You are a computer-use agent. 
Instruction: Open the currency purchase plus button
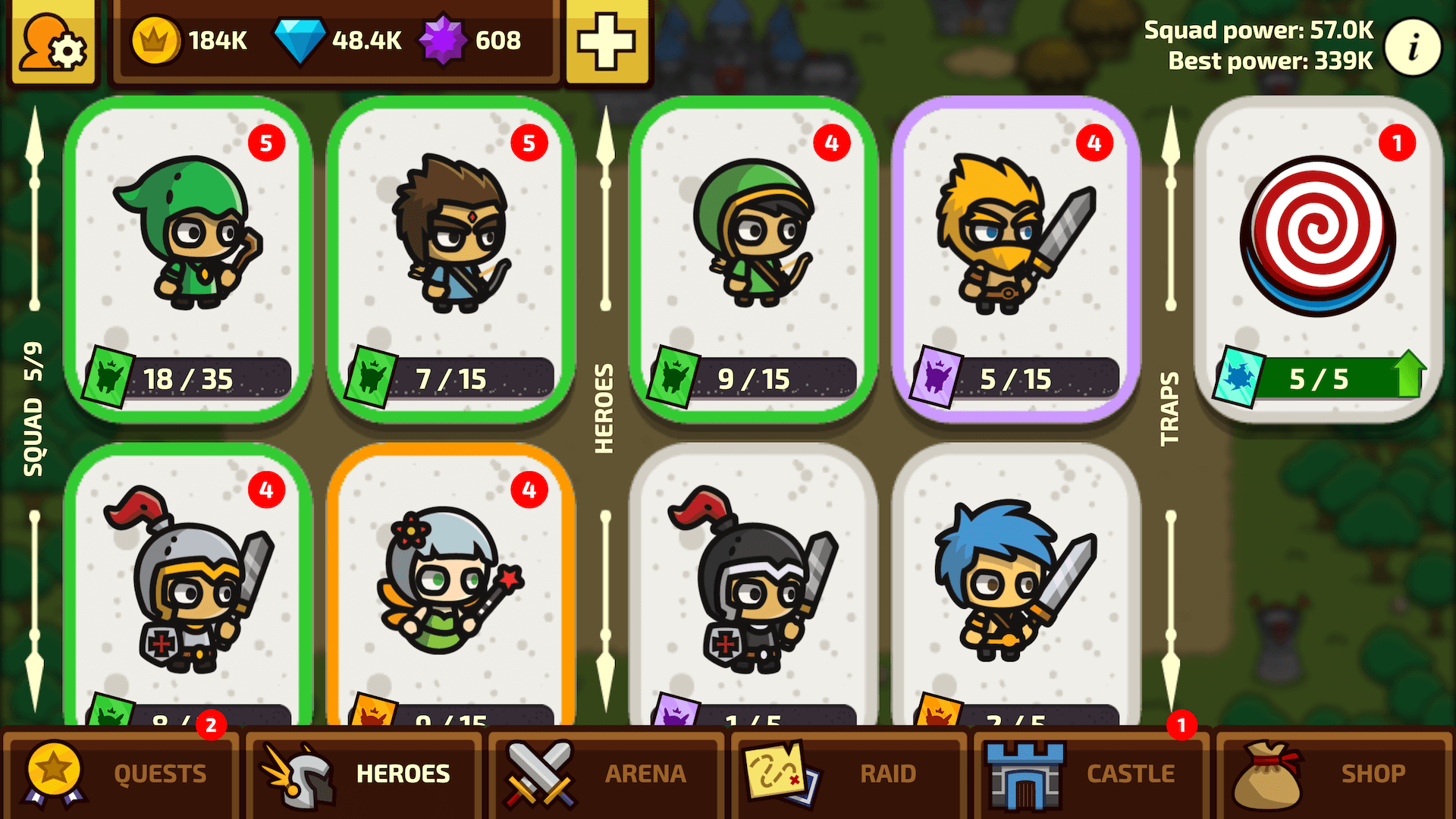(607, 43)
